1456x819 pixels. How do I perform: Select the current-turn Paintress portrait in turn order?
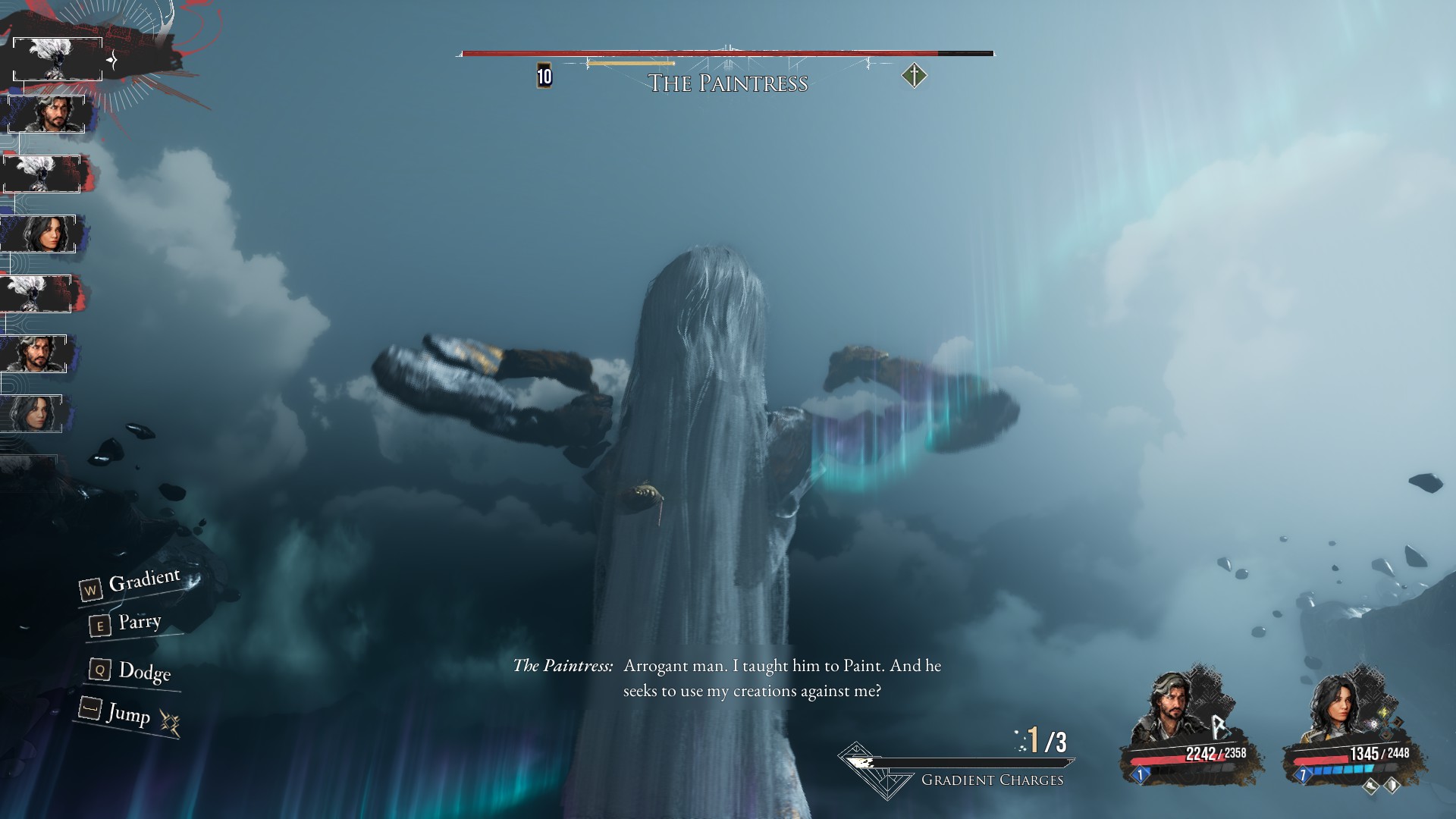(58, 59)
